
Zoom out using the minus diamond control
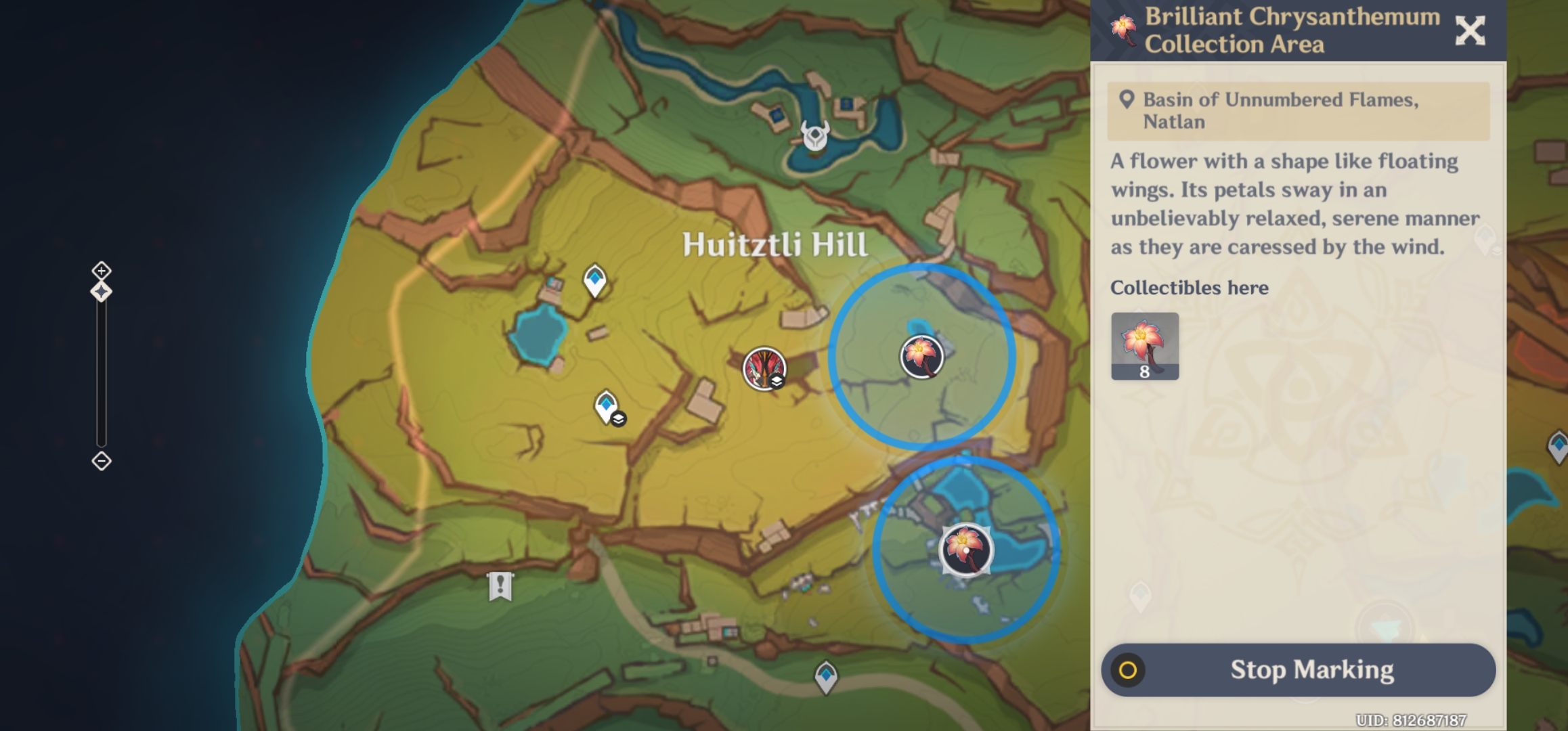click(101, 461)
